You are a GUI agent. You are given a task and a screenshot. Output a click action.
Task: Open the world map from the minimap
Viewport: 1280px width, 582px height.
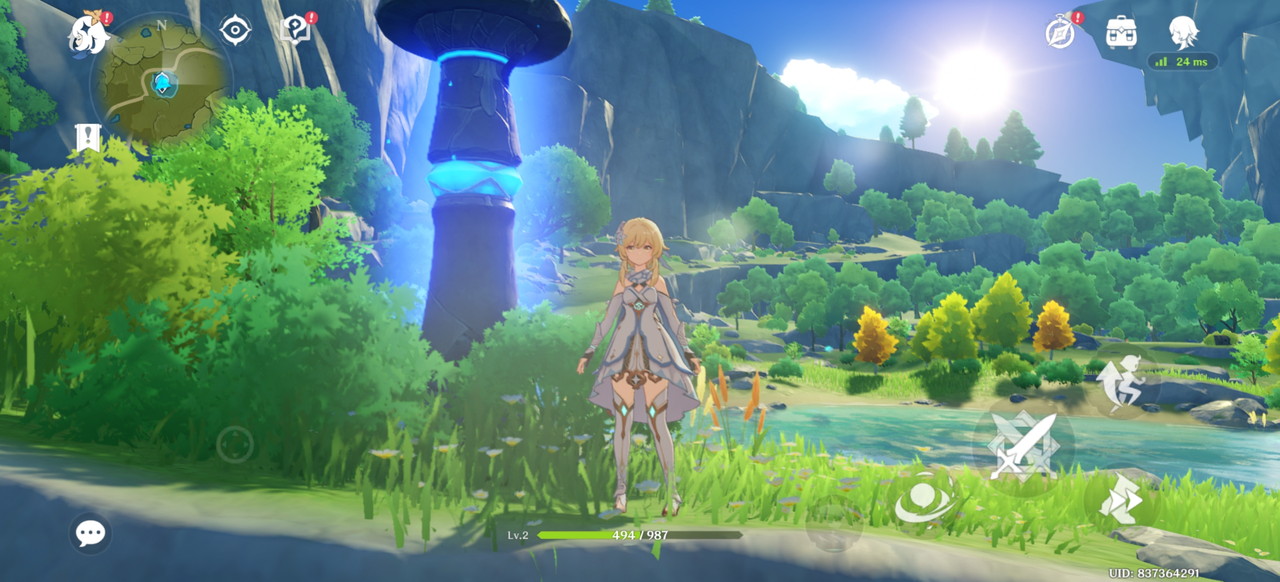[x=160, y=80]
